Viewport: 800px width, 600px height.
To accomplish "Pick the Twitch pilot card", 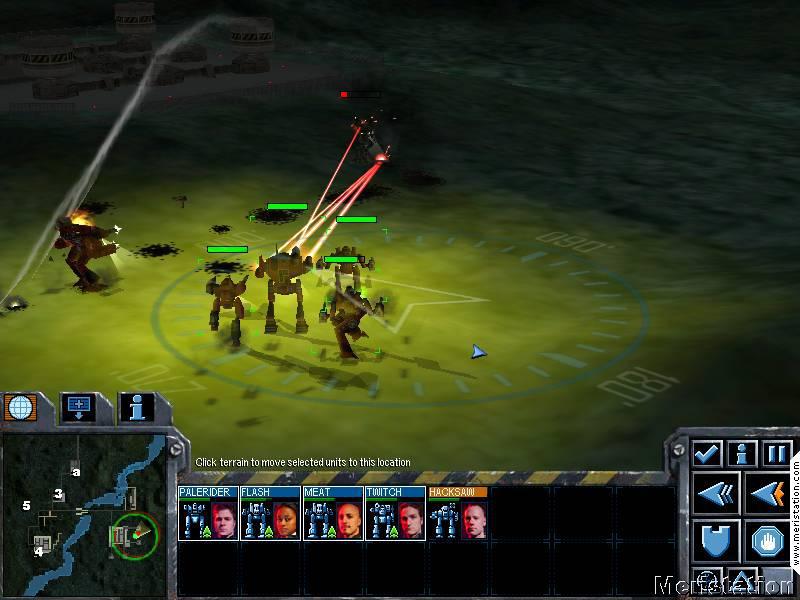I will tap(394, 514).
